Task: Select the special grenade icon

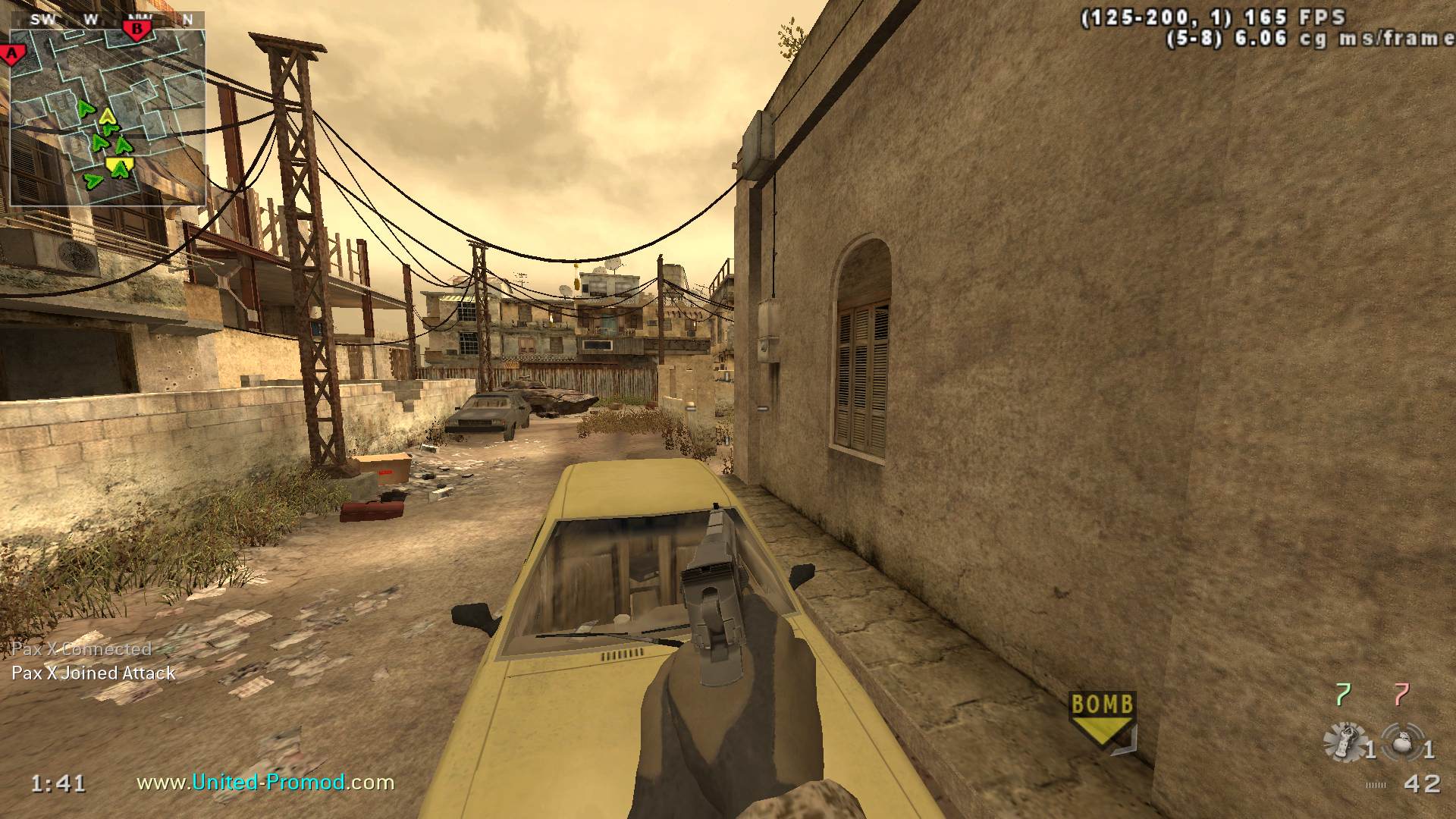Action: click(1342, 741)
